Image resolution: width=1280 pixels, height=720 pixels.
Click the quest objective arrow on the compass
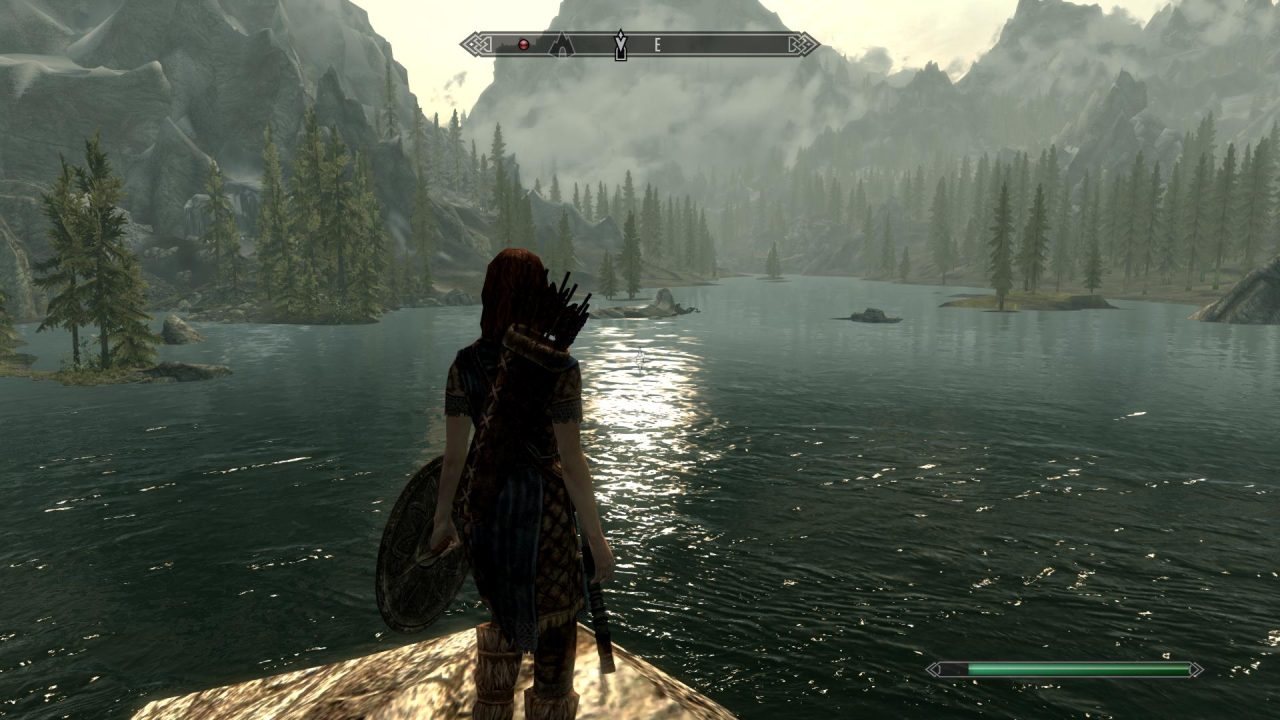(620, 44)
